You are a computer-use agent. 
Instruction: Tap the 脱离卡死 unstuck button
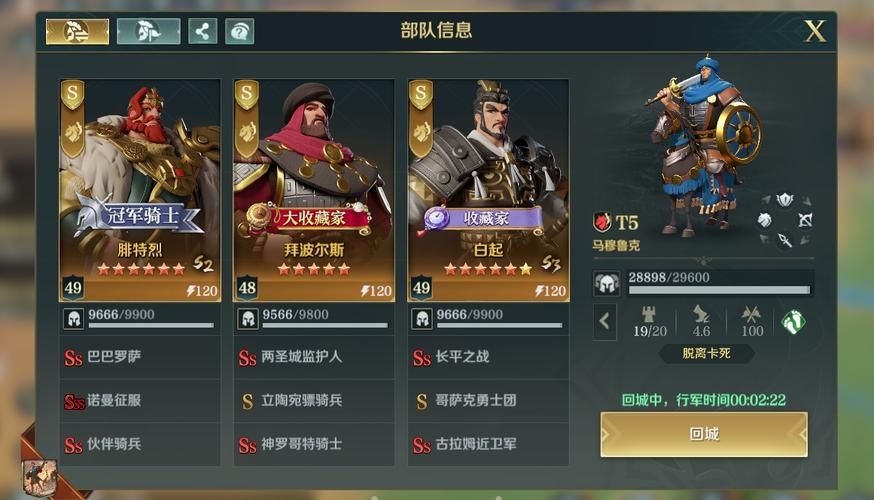pyautogui.click(x=706, y=353)
